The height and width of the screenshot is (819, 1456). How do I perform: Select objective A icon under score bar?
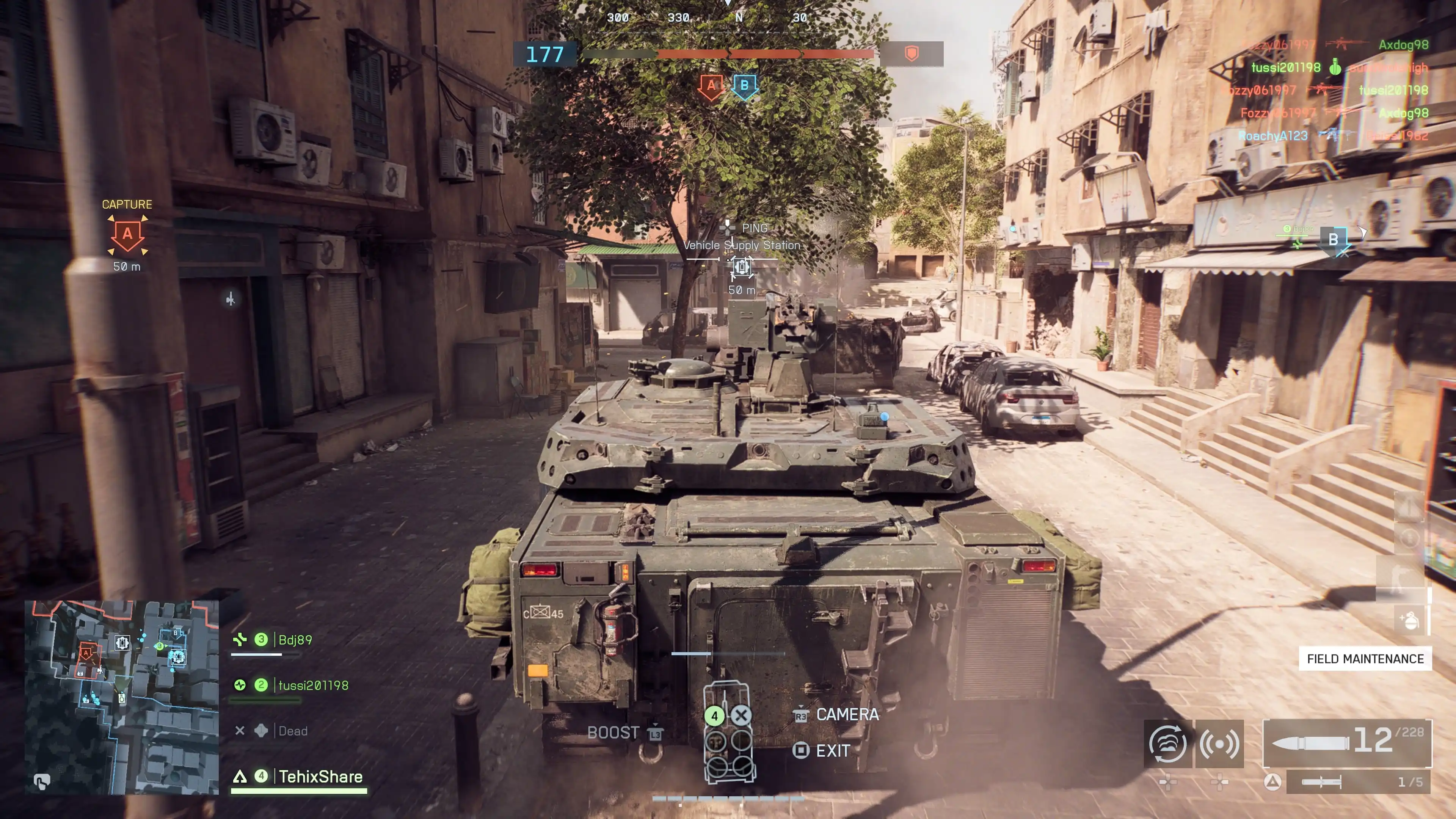(711, 86)
